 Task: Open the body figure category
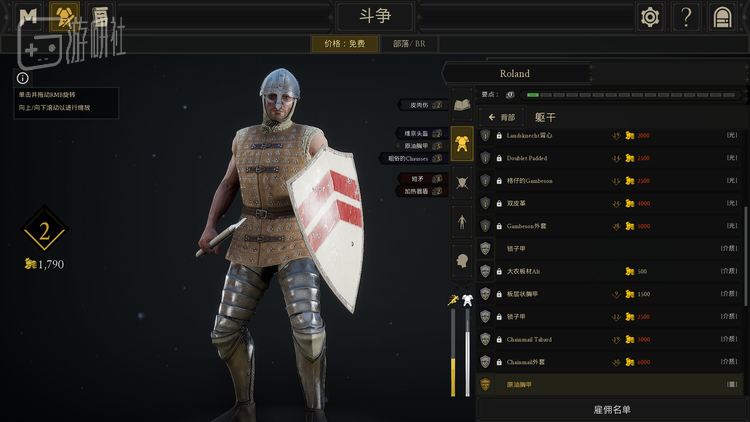pos(462,220)
